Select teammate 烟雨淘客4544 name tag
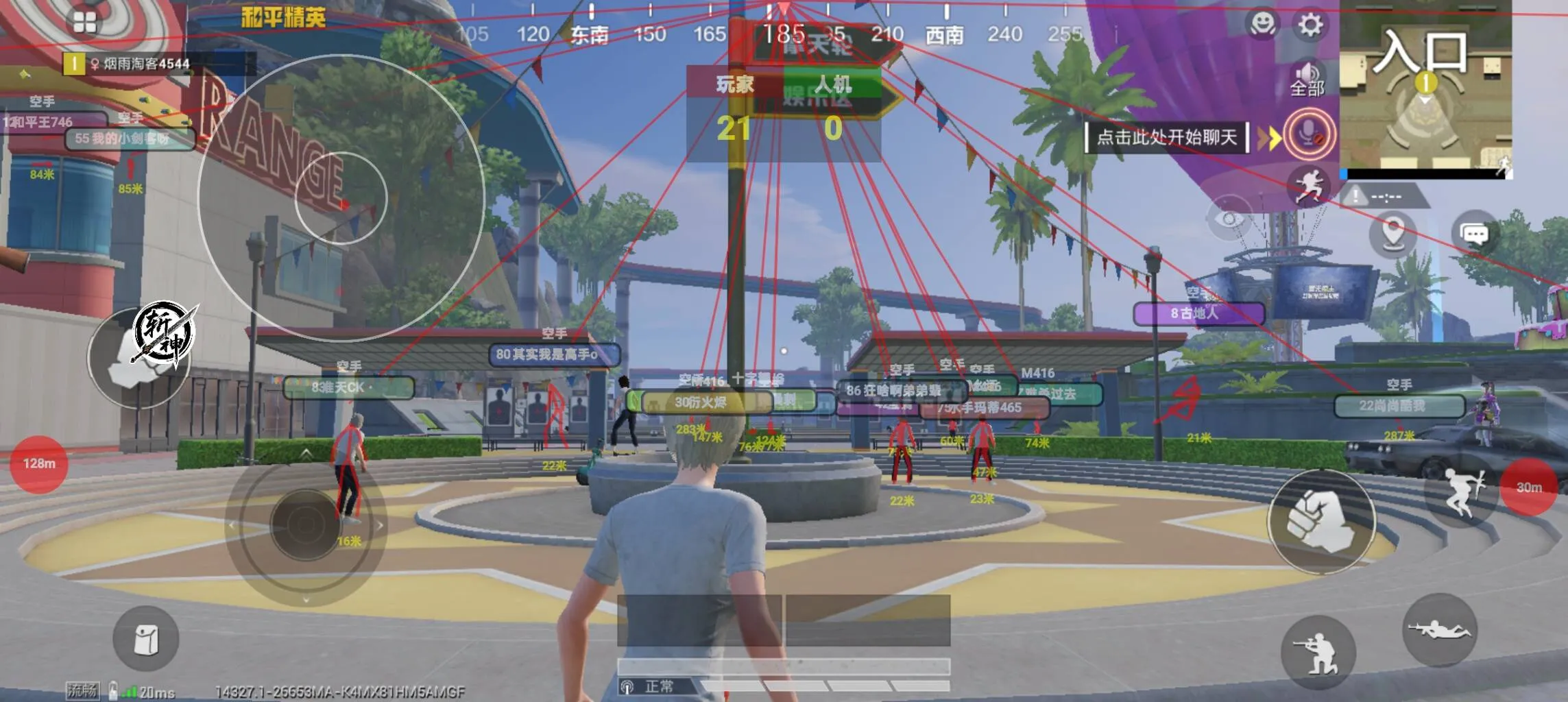 tap(145, 64)
